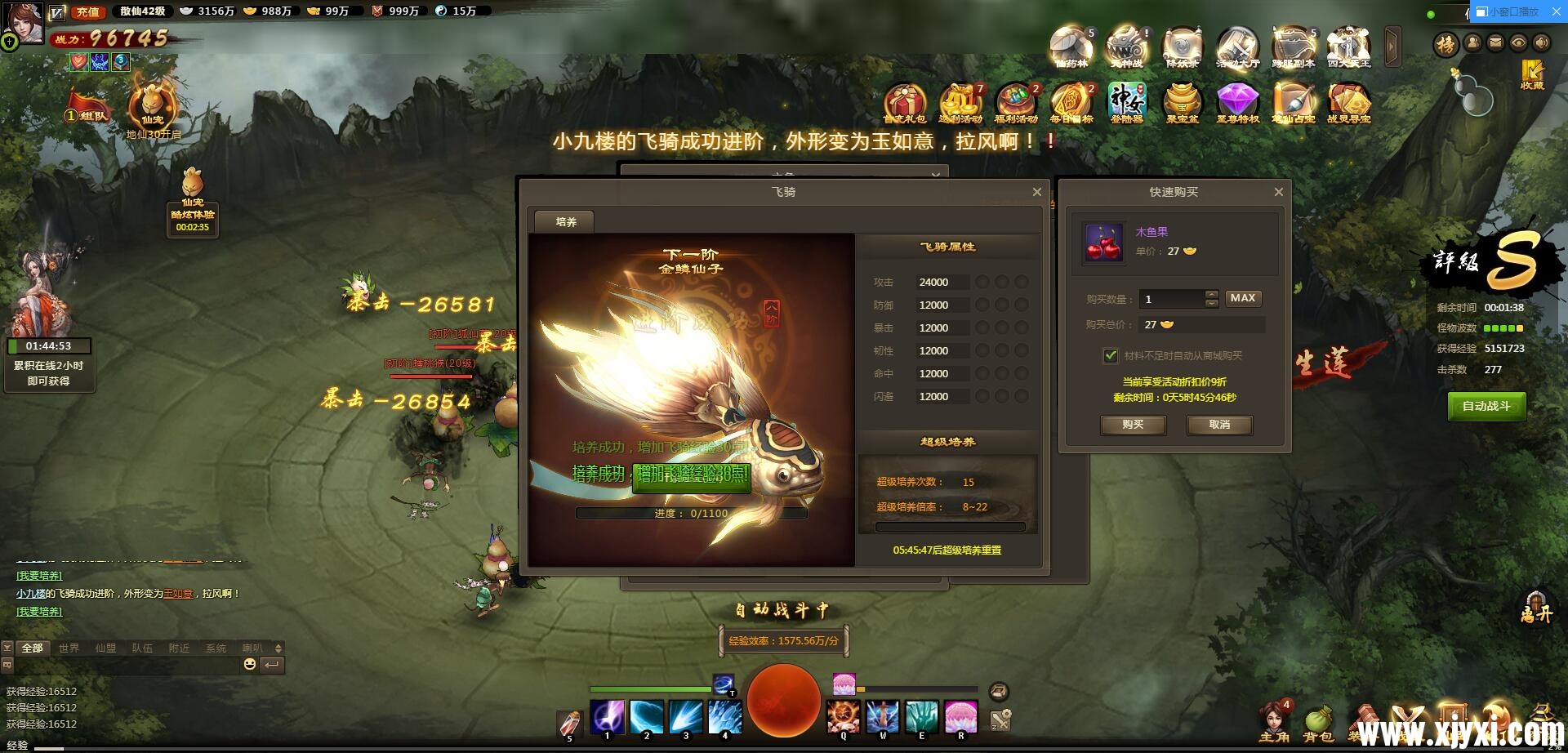
Task: Select the 培养 tab in mount panel
Action: click(565, 222)
